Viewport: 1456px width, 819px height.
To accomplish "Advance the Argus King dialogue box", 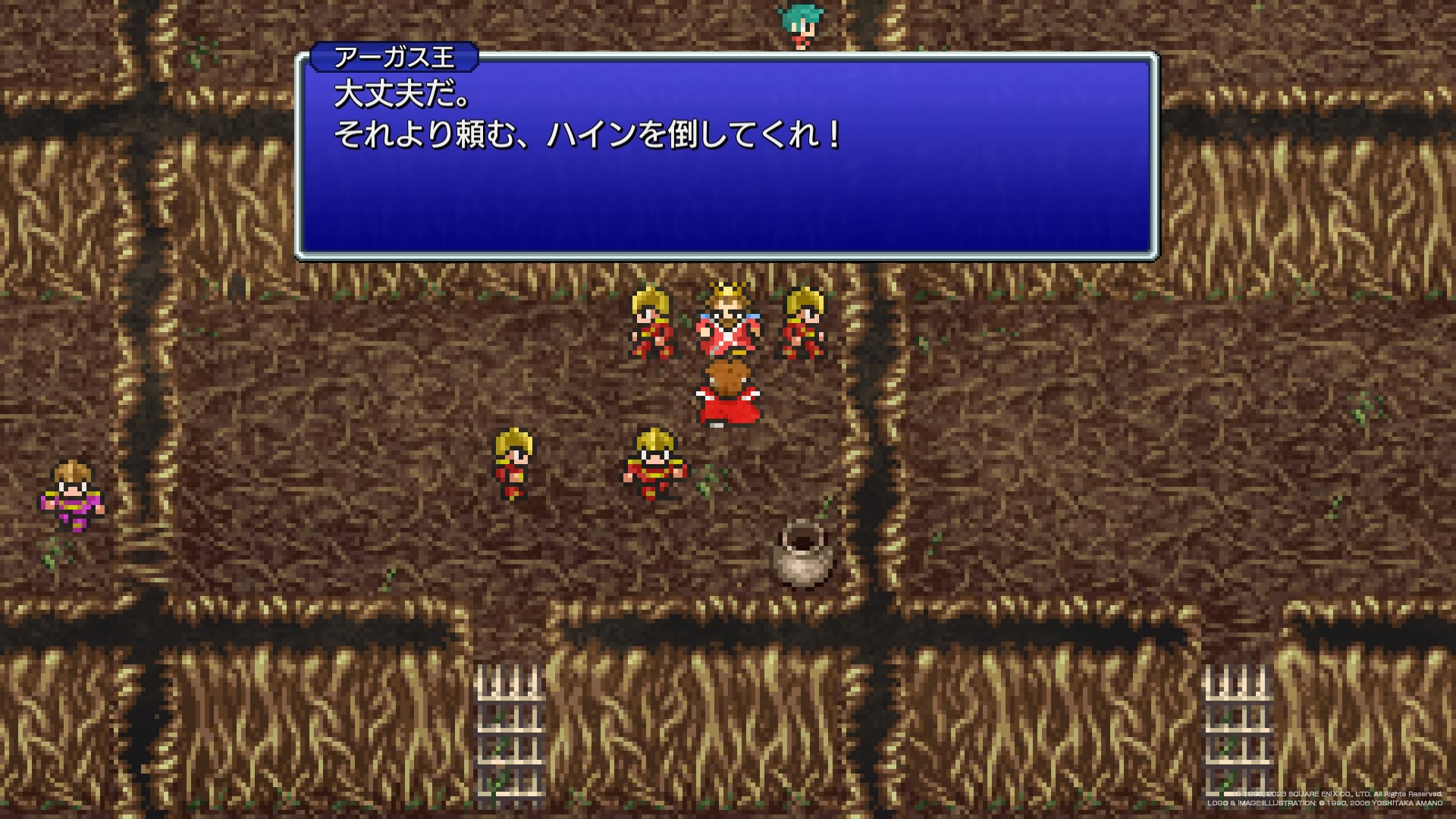I will 726,157.
